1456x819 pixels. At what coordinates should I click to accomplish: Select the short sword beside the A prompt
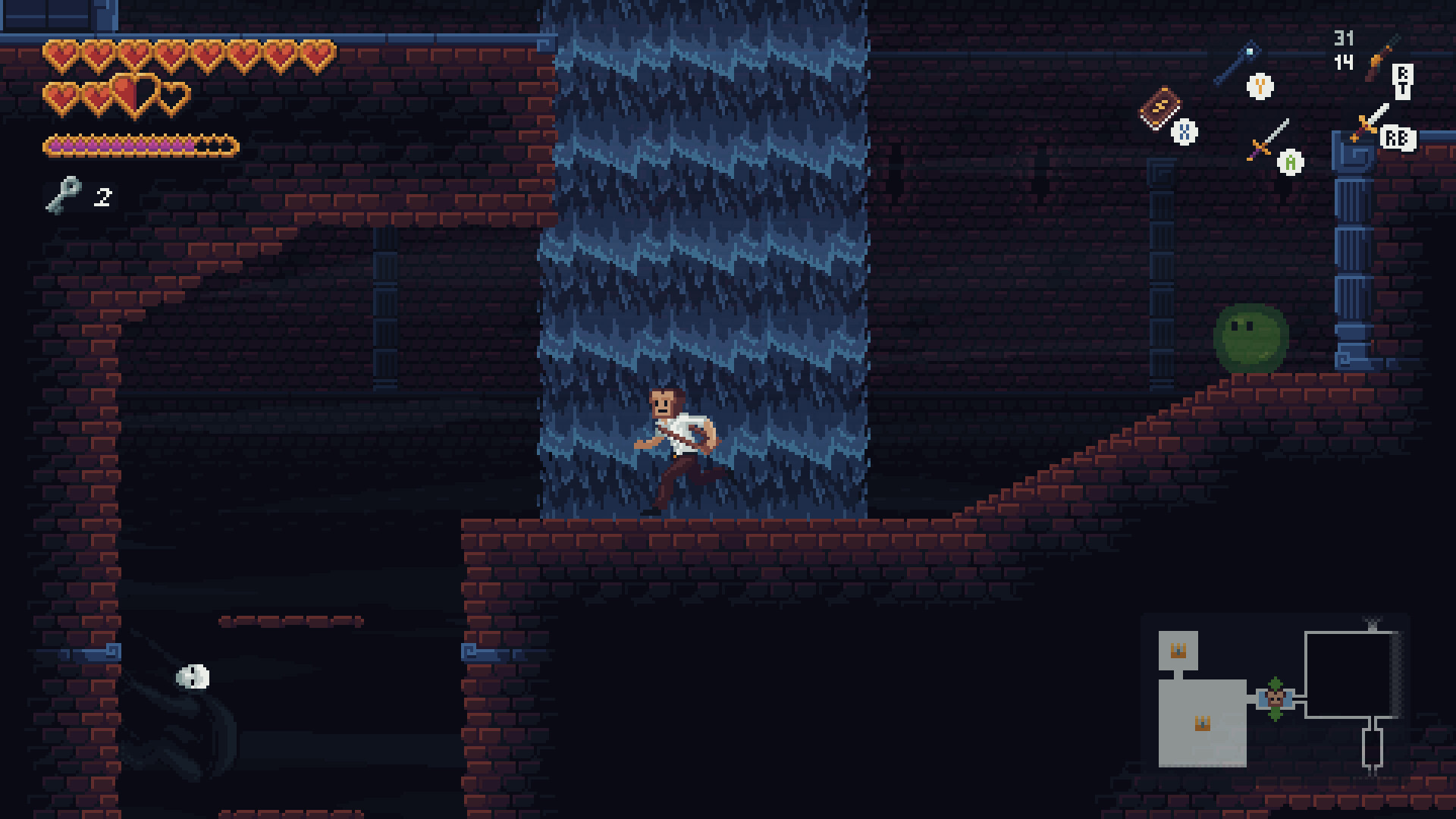click(1270, 139)
